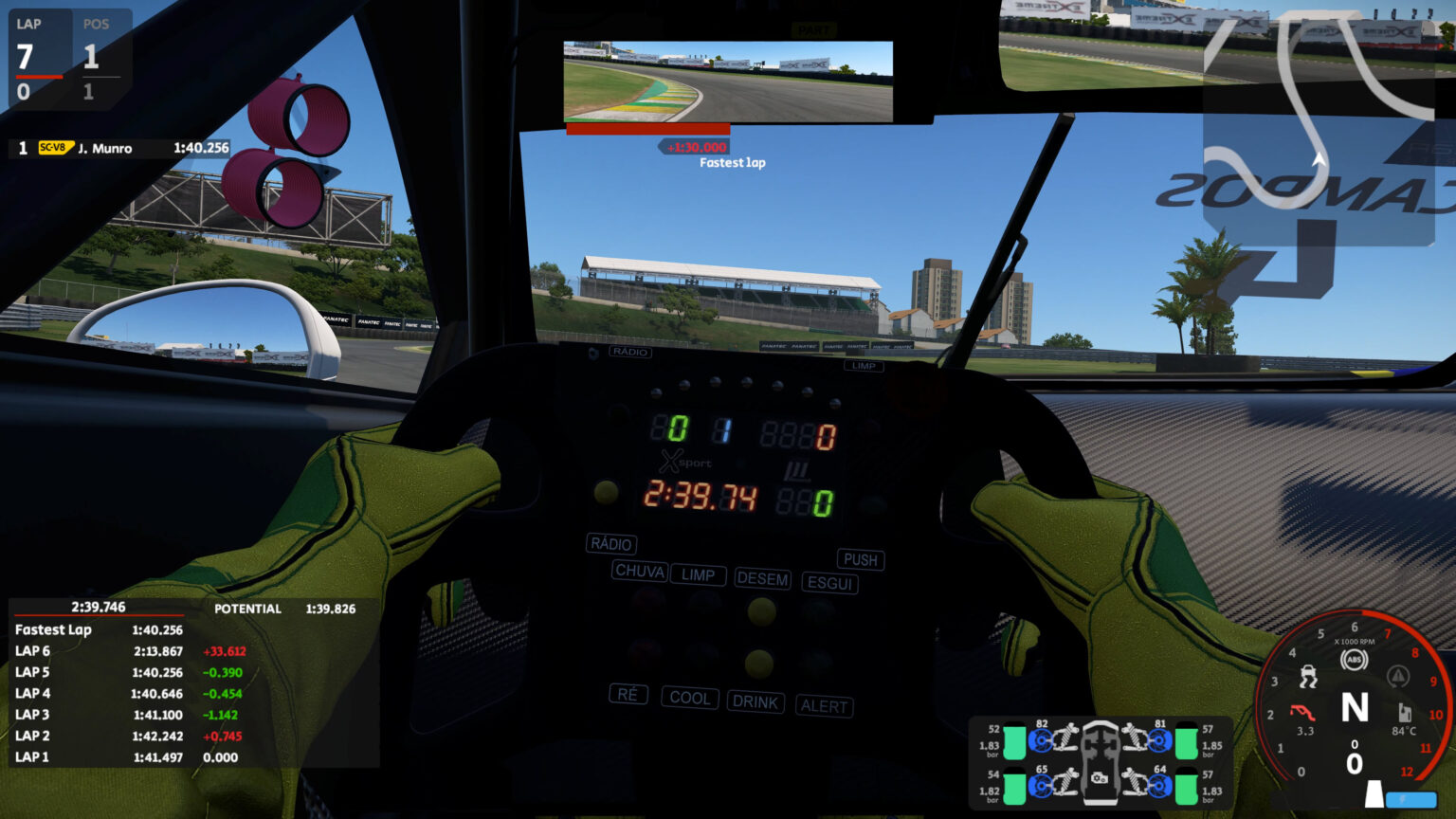Click the ABS icon on the dashboard gauge
The height and width of the screenshot is (819, 1456).
click(x=1355, y=658)
